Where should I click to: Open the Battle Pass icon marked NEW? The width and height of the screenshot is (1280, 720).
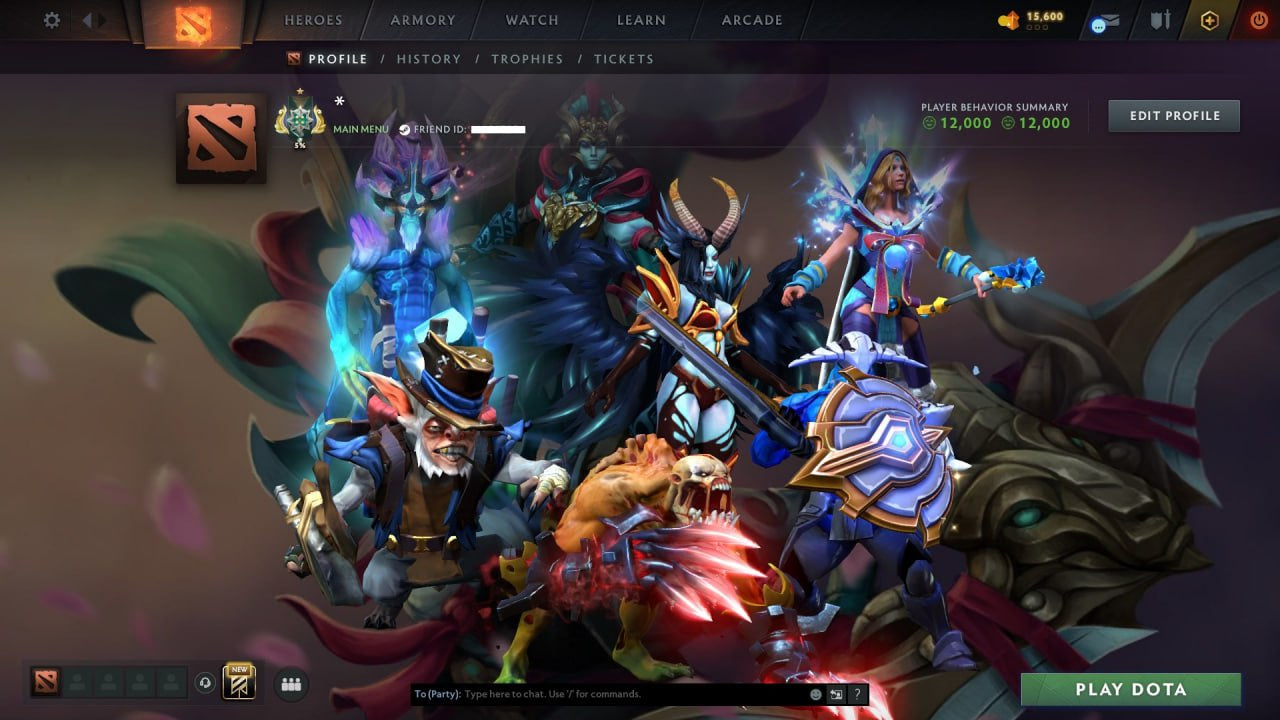tap(238, 682)
